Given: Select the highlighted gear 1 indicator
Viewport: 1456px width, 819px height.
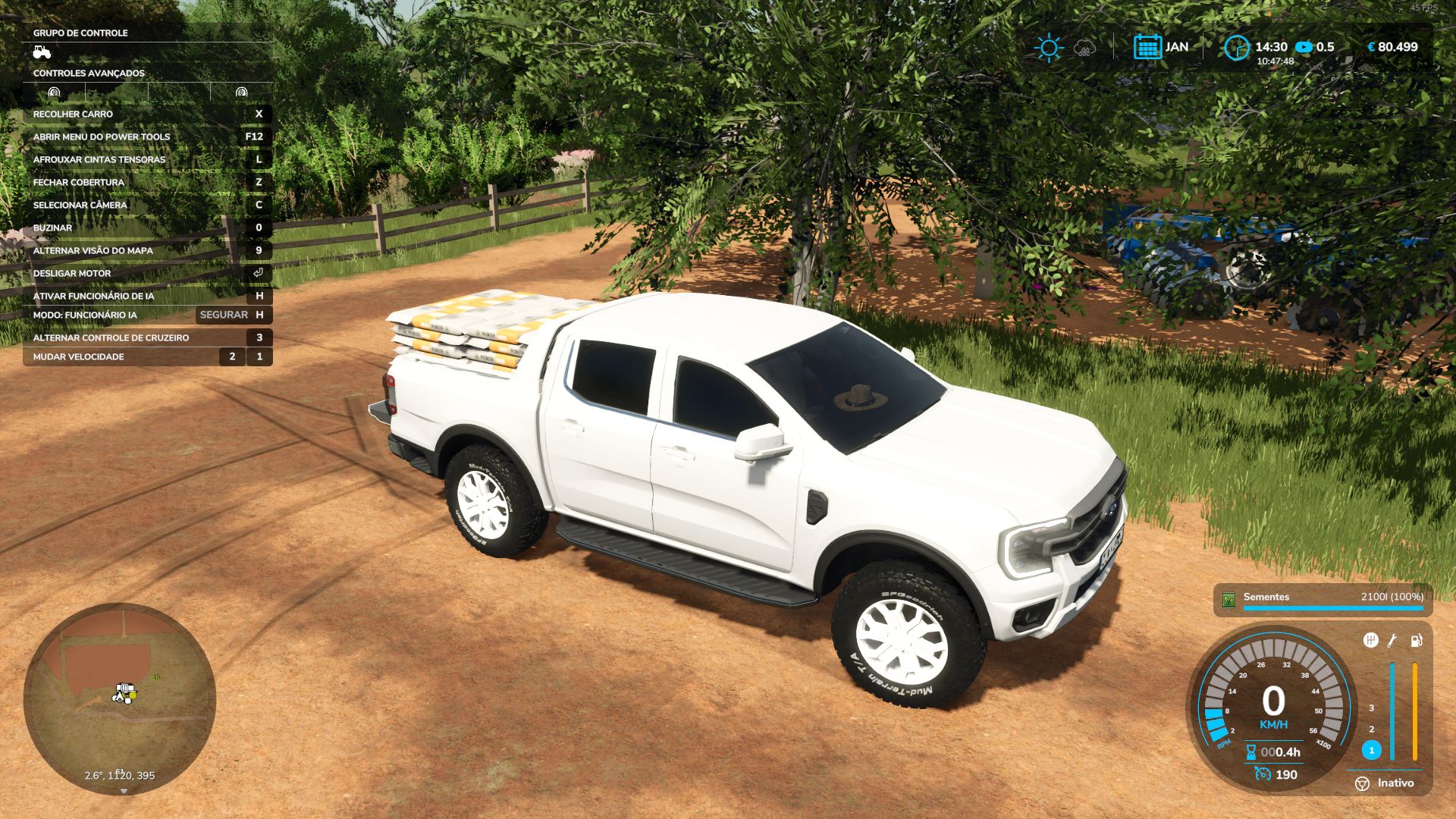Looking at the screenshot, I should [x=1371, y=750].
